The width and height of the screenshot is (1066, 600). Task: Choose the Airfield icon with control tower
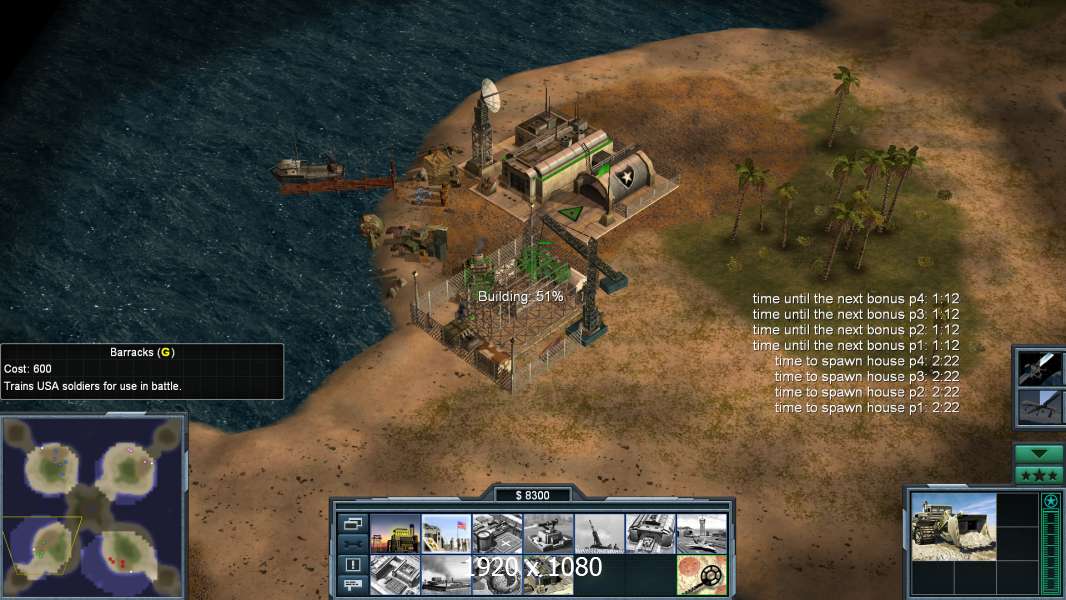pos(701,533)
